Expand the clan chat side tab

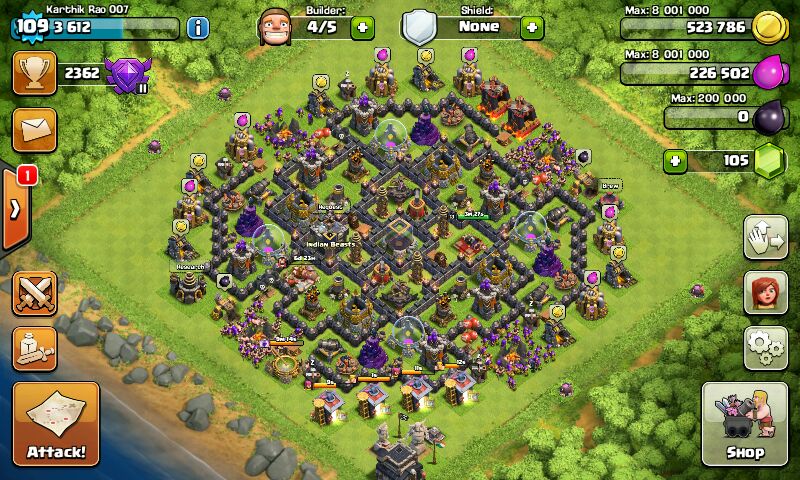click(15, 208)
